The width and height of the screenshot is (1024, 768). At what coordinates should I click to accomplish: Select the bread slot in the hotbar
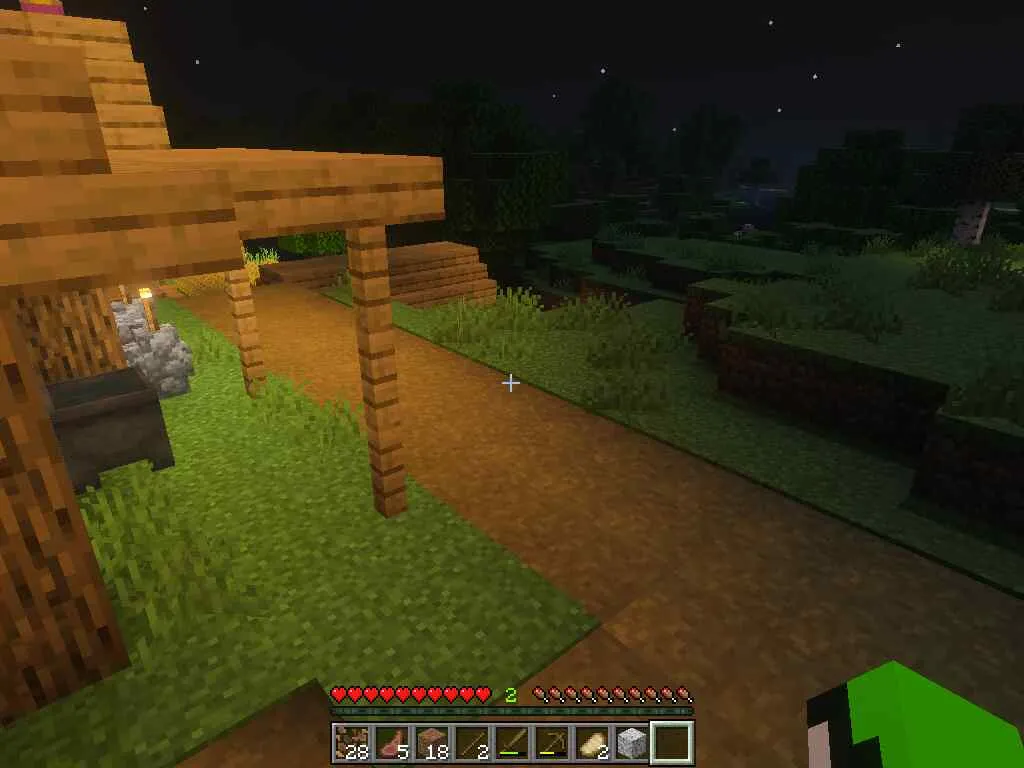[591, 743]
